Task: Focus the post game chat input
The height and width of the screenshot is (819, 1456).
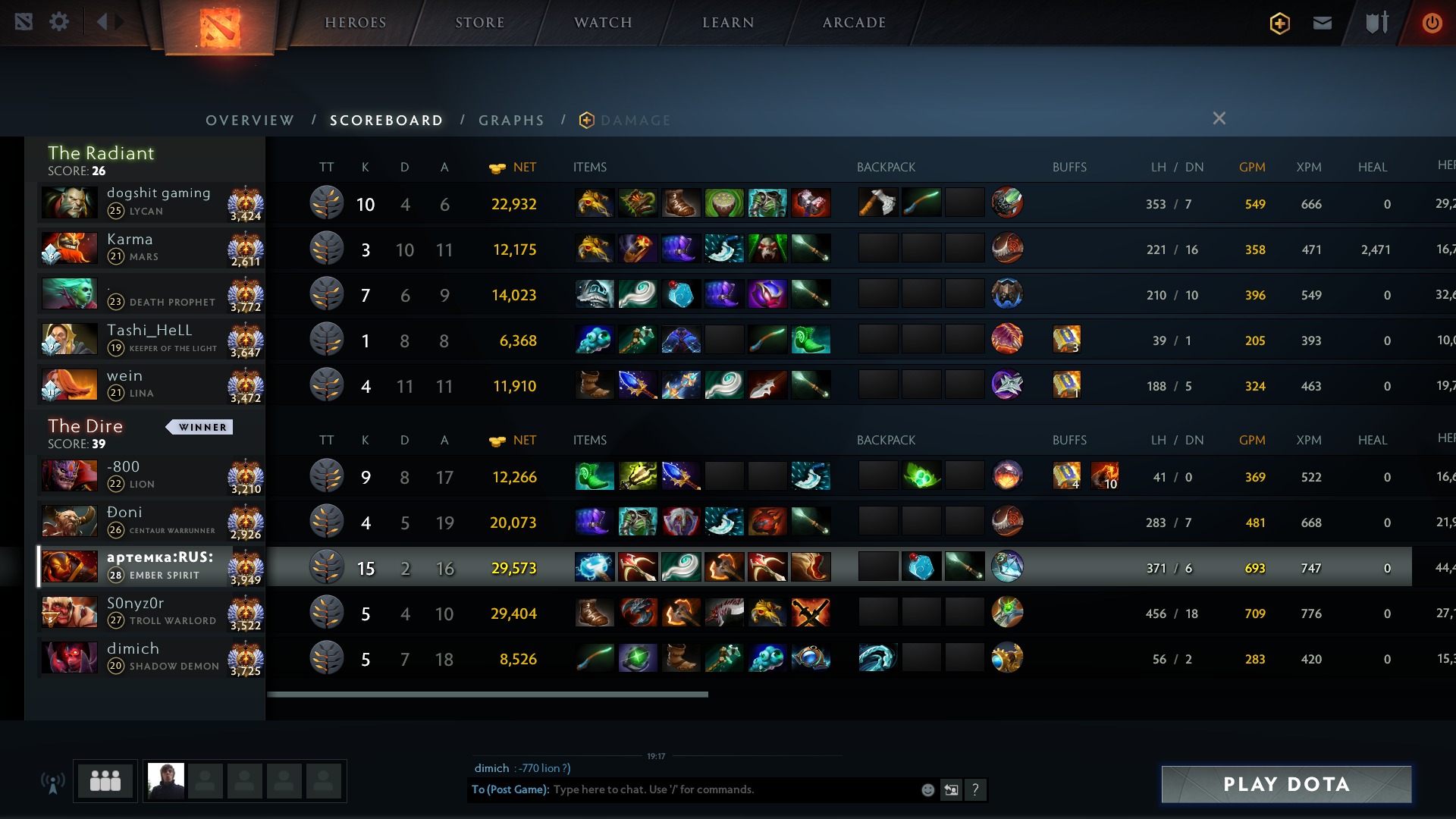Action: click(x=728, y=789)
